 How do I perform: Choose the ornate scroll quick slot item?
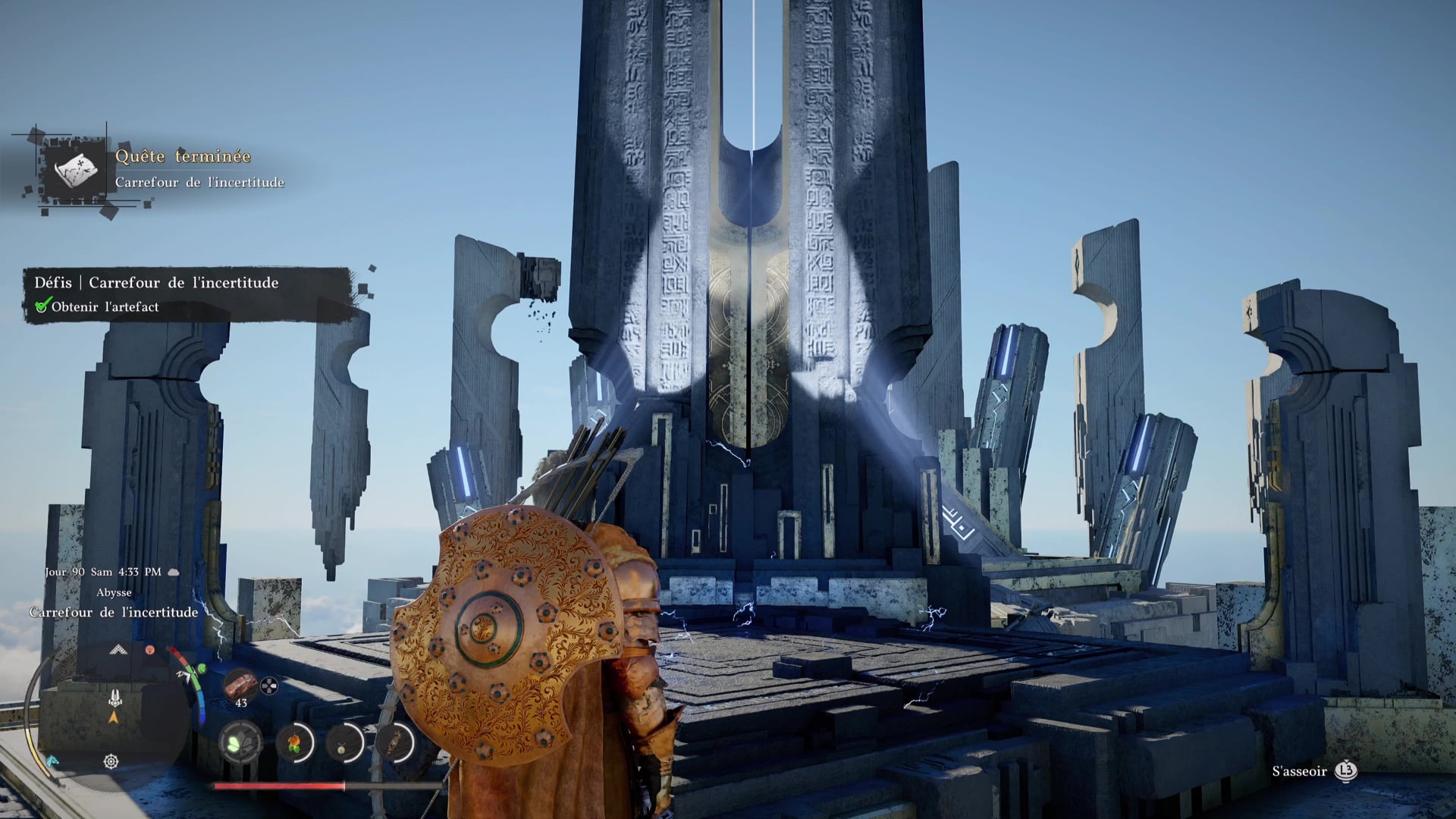coord(395,742)
